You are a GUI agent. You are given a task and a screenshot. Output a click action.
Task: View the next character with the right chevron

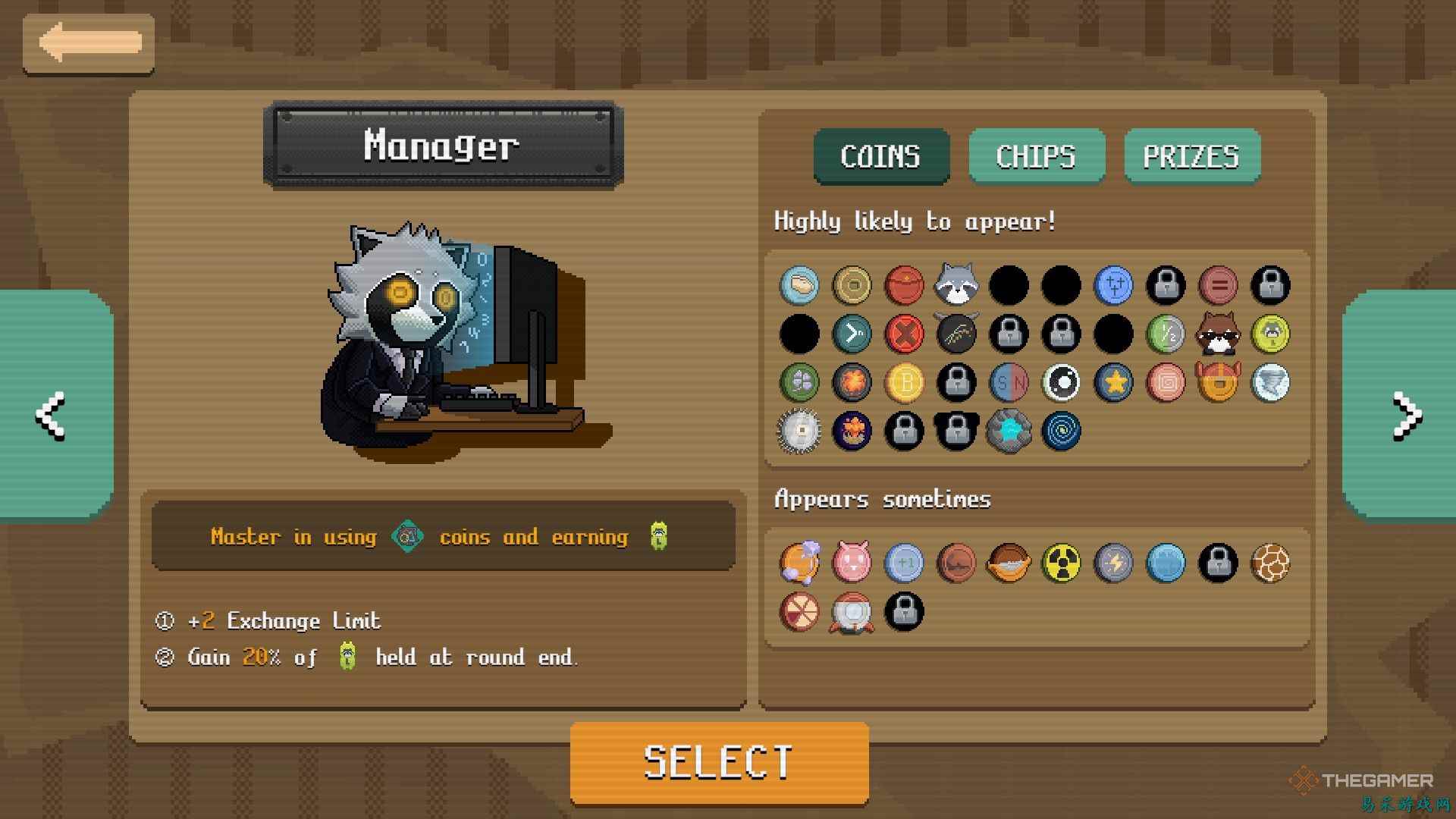point(1407,416)
